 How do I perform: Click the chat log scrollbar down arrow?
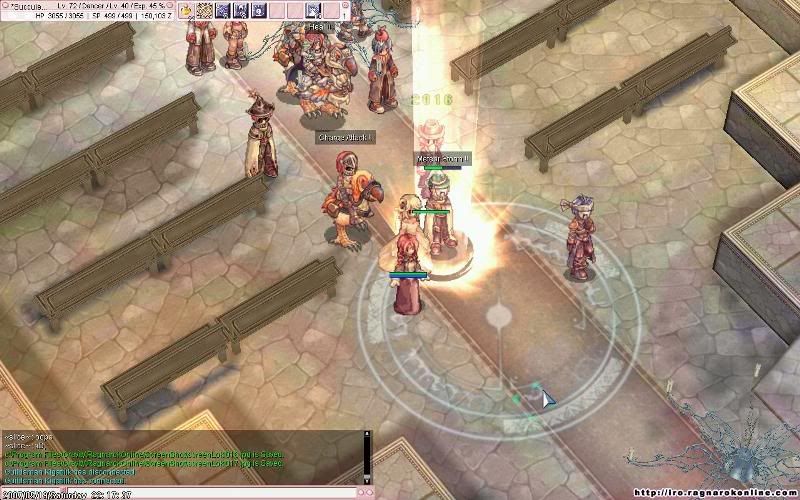367,479
